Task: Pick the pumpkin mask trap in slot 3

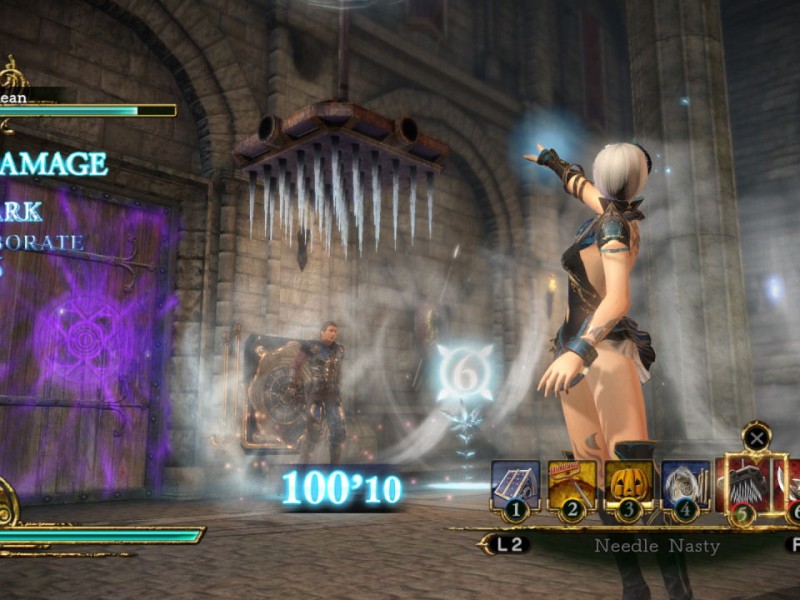Action: pos(628,484)
